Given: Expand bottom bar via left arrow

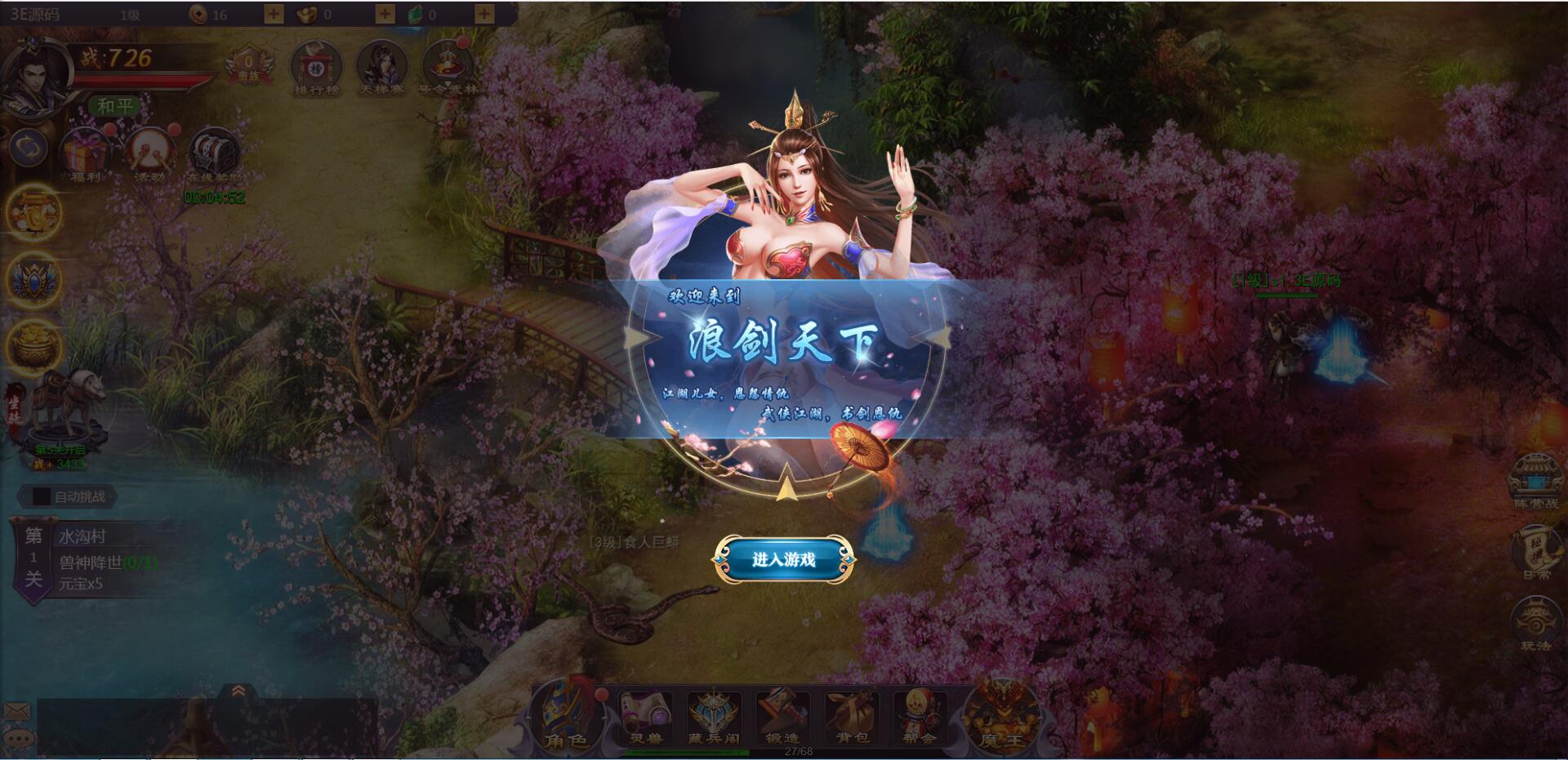Looking at the screenshot, I should click(x=528, y=718).
